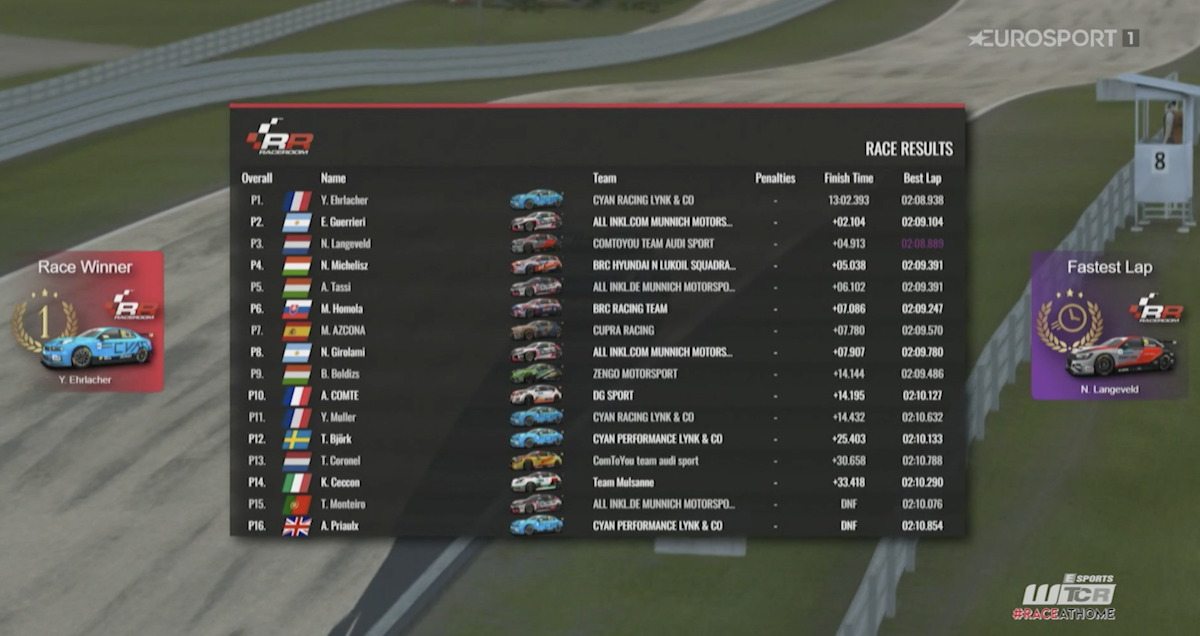Click the Finish Time column header

coord(848,178)
